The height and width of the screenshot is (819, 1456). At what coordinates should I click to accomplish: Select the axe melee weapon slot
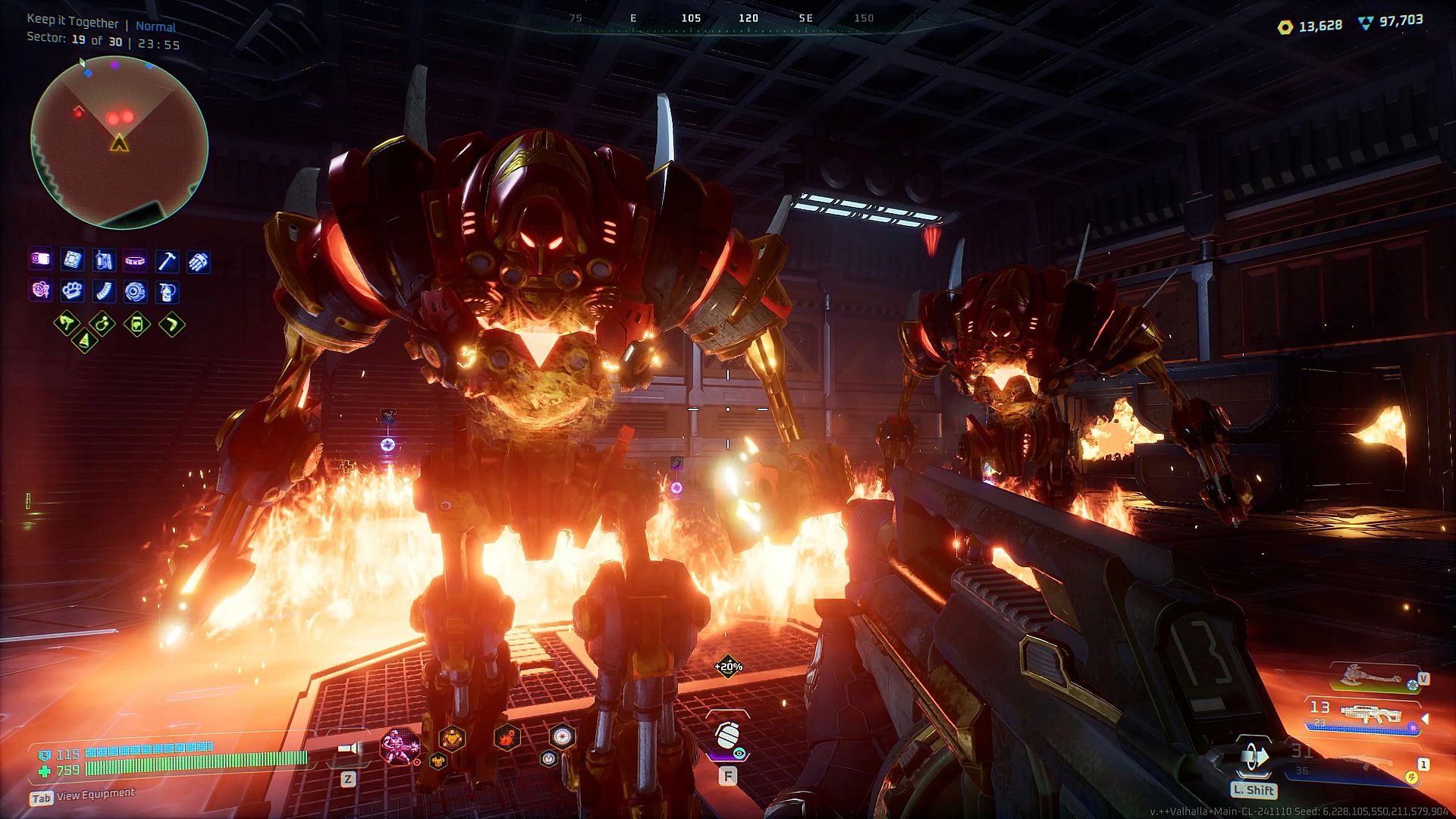1370,675
